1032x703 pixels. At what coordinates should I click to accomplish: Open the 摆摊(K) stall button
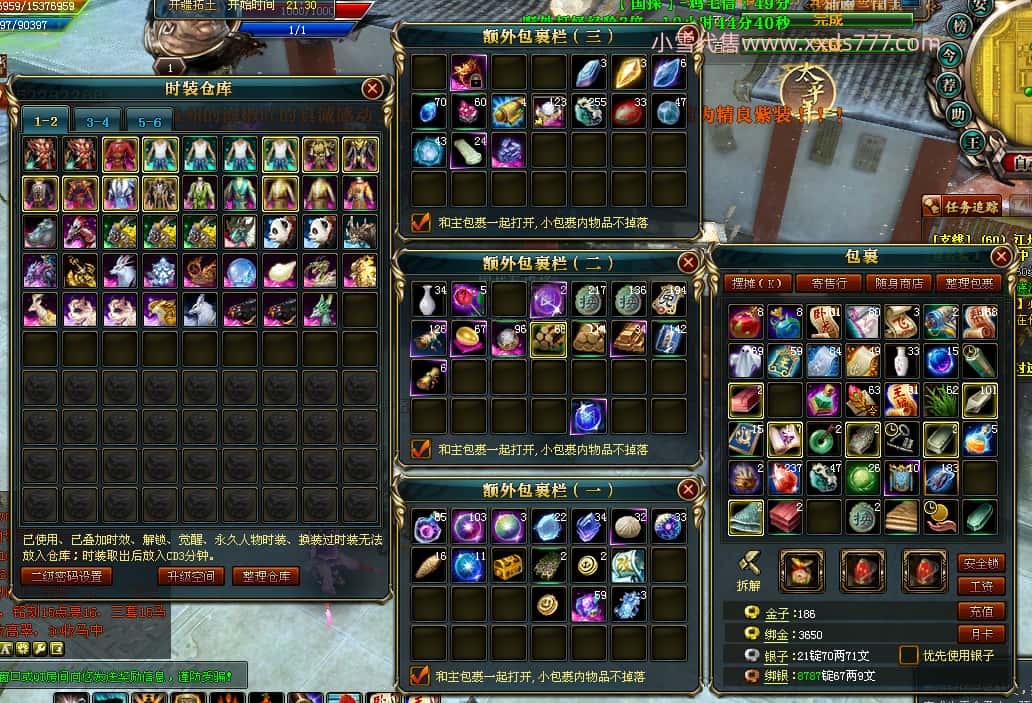(x=758, y=283)
